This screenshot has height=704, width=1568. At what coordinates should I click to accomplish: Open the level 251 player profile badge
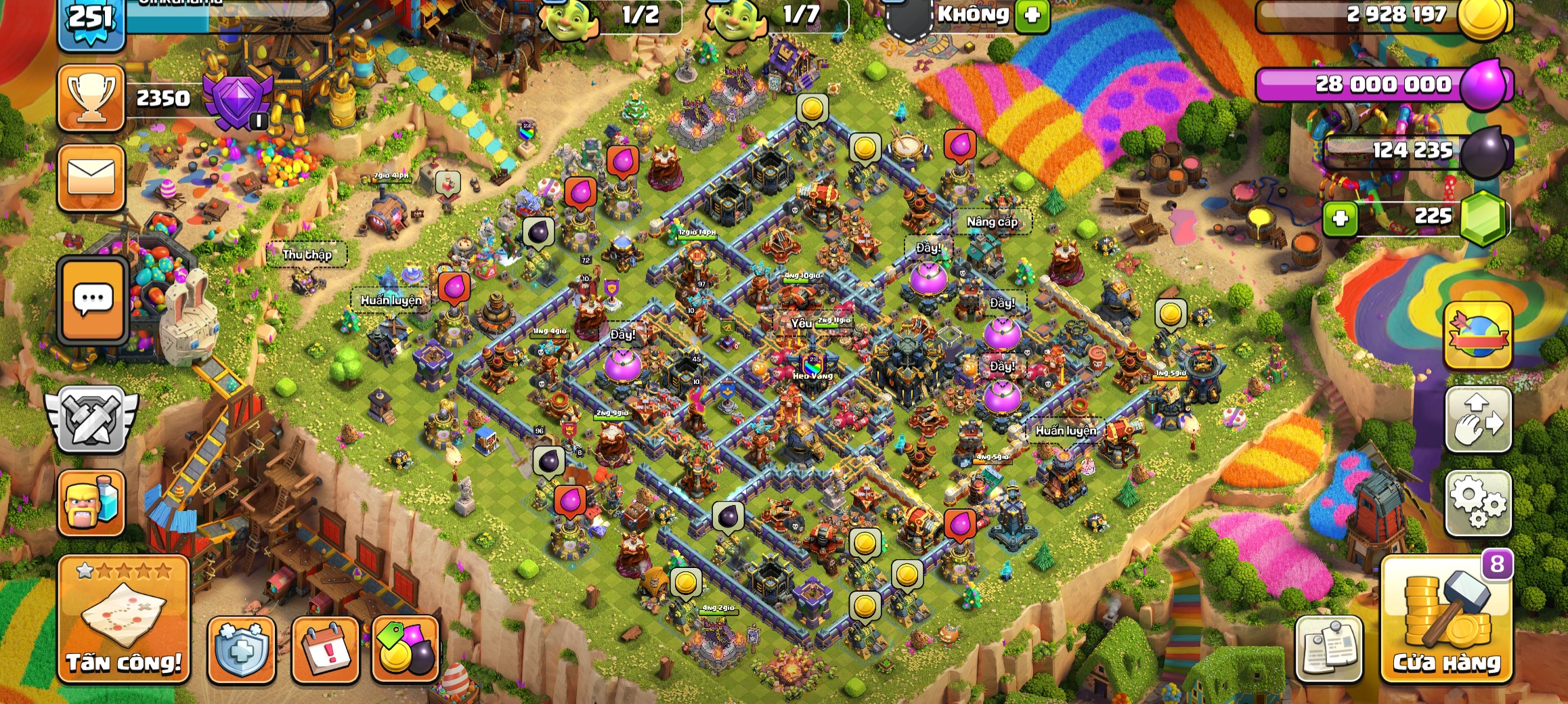click(x=91, y=20)
